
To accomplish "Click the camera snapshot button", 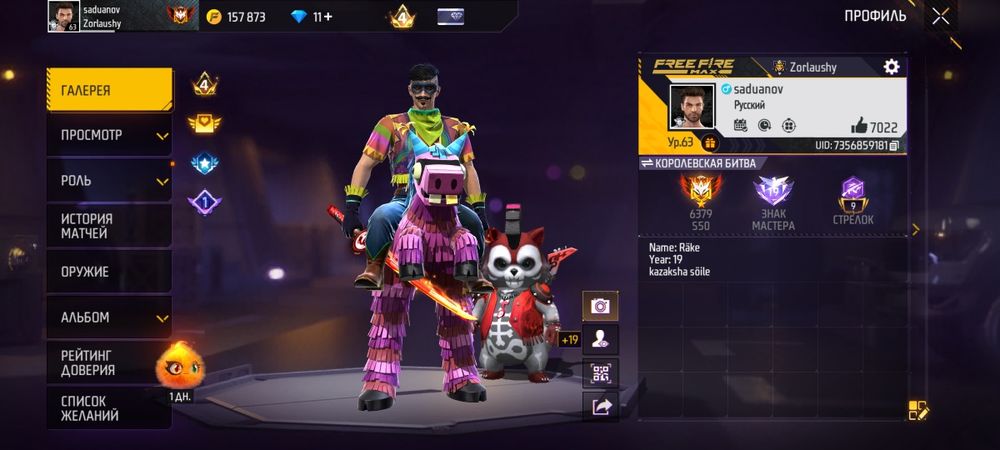I will [x=600, y=306].
